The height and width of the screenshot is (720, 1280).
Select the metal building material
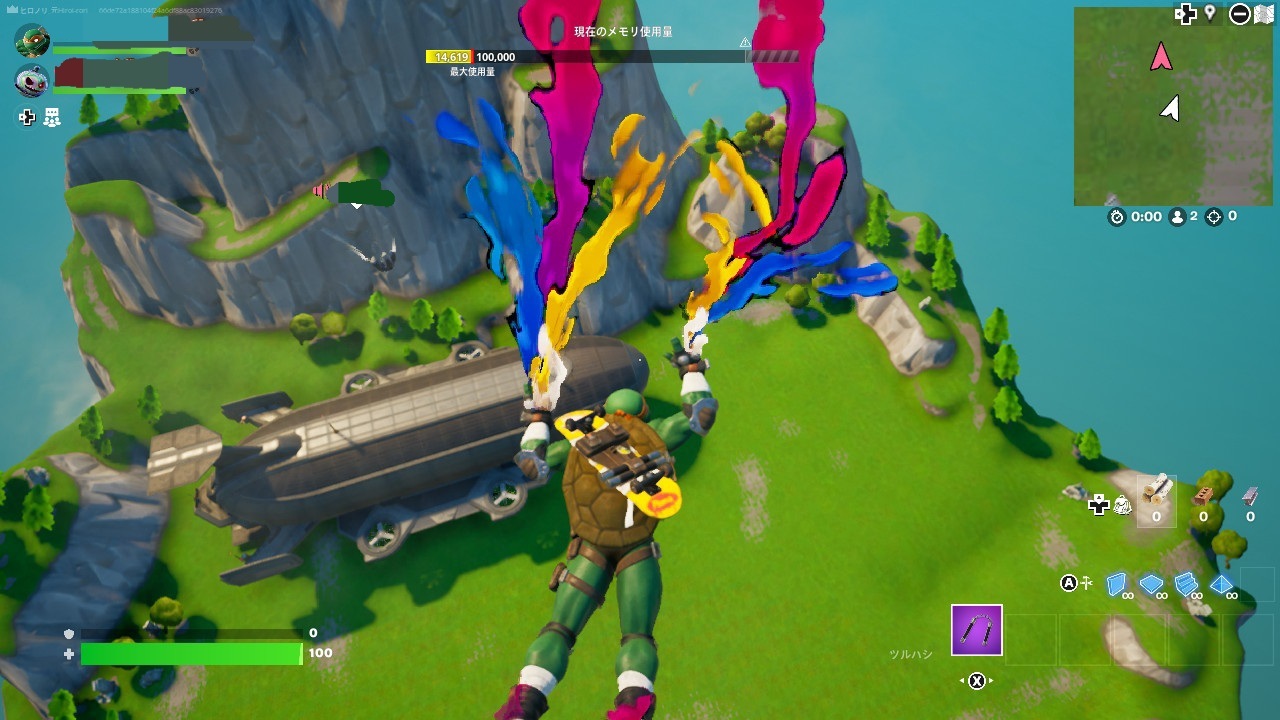(x=1250, y=494)
